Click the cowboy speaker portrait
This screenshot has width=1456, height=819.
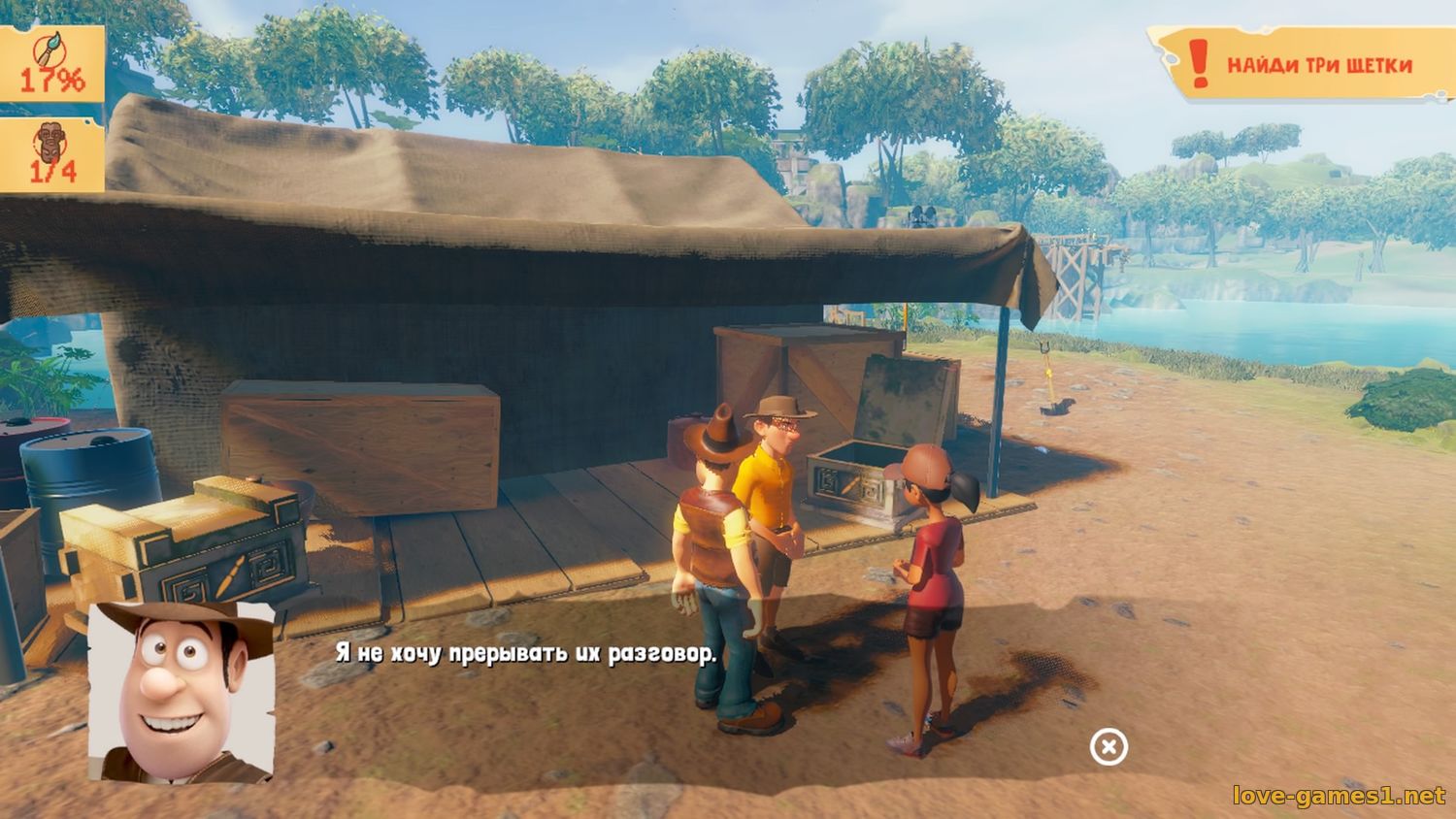(182, 691)
